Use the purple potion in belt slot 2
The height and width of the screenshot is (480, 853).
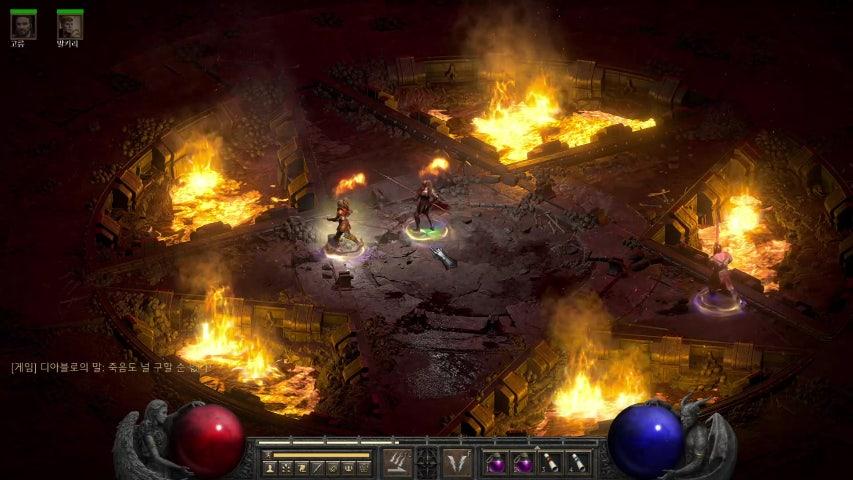pos(523,463)
